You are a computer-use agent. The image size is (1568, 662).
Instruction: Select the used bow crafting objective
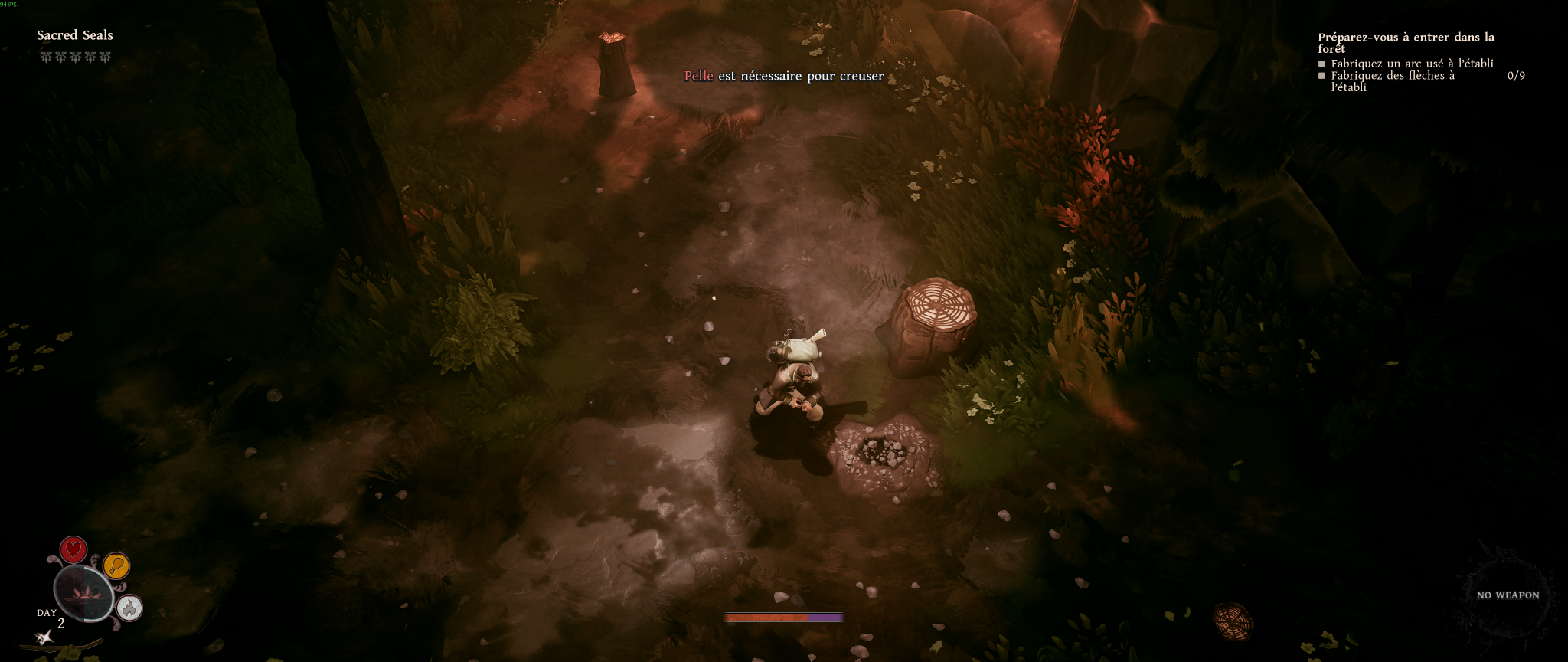(x=1412, y=64)
